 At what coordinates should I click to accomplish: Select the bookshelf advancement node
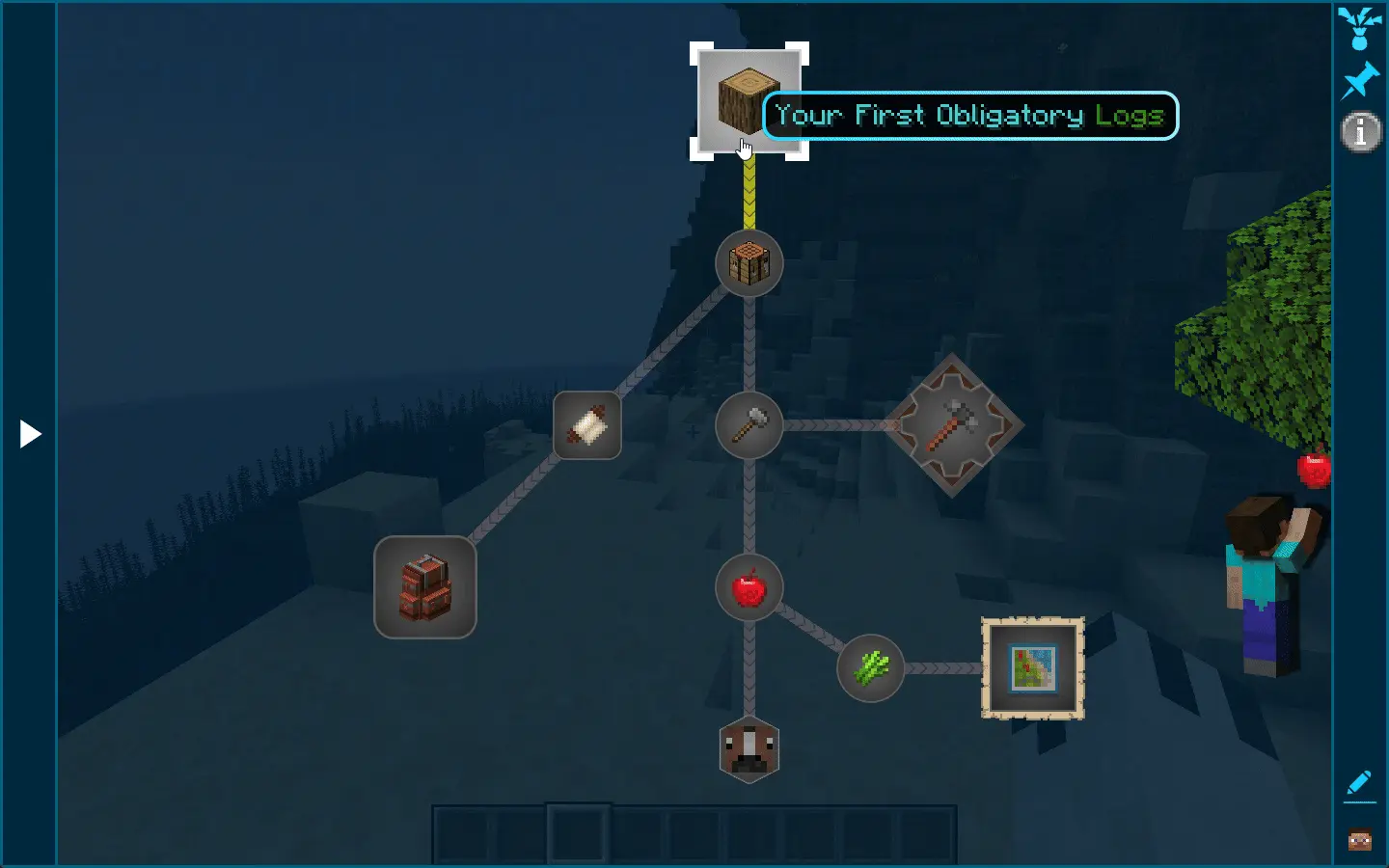click(424, 588)
